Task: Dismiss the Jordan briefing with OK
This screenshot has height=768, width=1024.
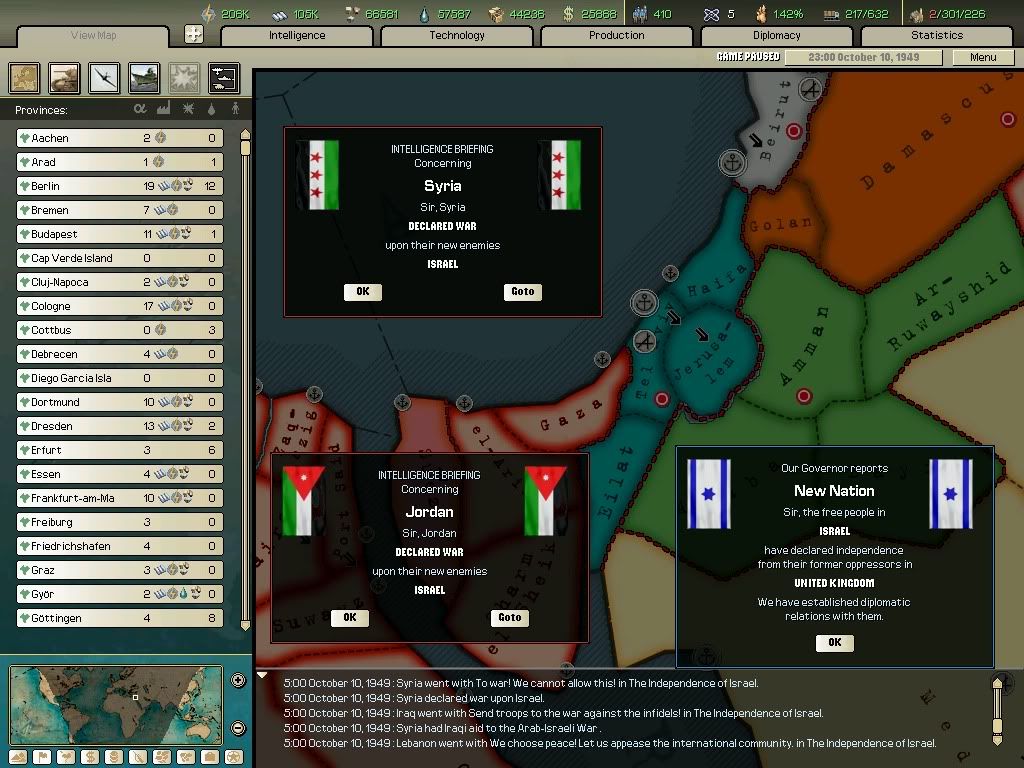Action: [349, 618]
